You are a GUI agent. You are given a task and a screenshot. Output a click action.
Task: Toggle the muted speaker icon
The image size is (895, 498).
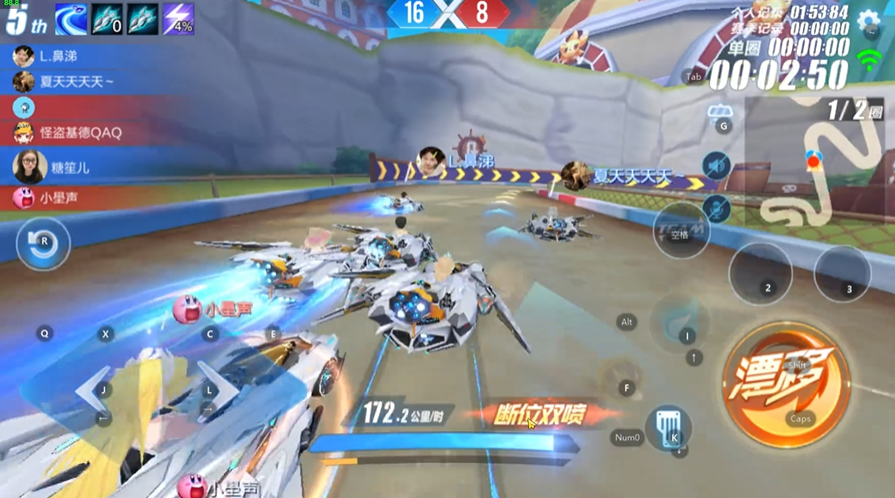tap(715, 164)
